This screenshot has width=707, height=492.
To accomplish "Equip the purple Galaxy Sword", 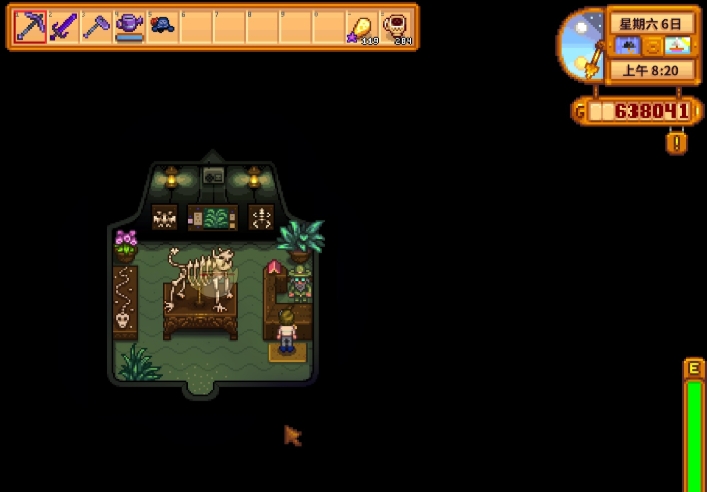I will click(63, 27).
